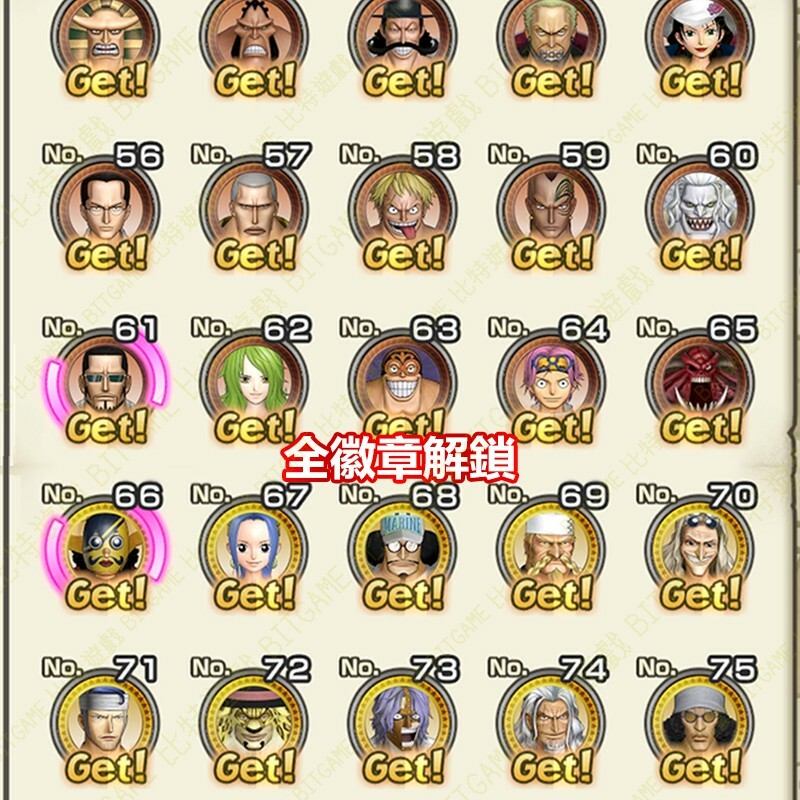Open medal No. 73 with purple-haired man
The height and width of the screenshot is (800, 800).
(x=402, y=720)
